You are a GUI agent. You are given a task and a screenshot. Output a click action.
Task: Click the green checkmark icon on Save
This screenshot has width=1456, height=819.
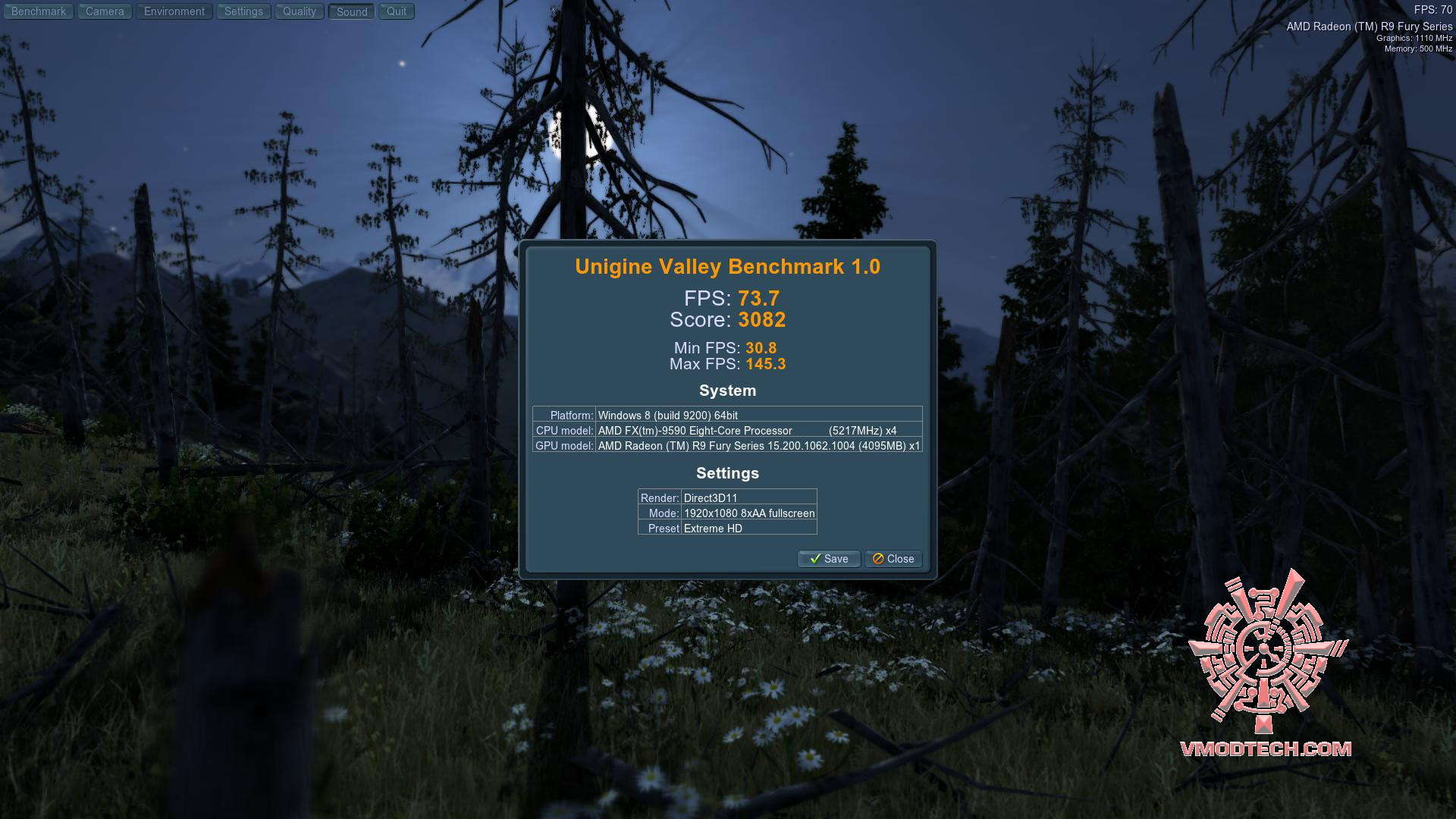coord(814,559)
